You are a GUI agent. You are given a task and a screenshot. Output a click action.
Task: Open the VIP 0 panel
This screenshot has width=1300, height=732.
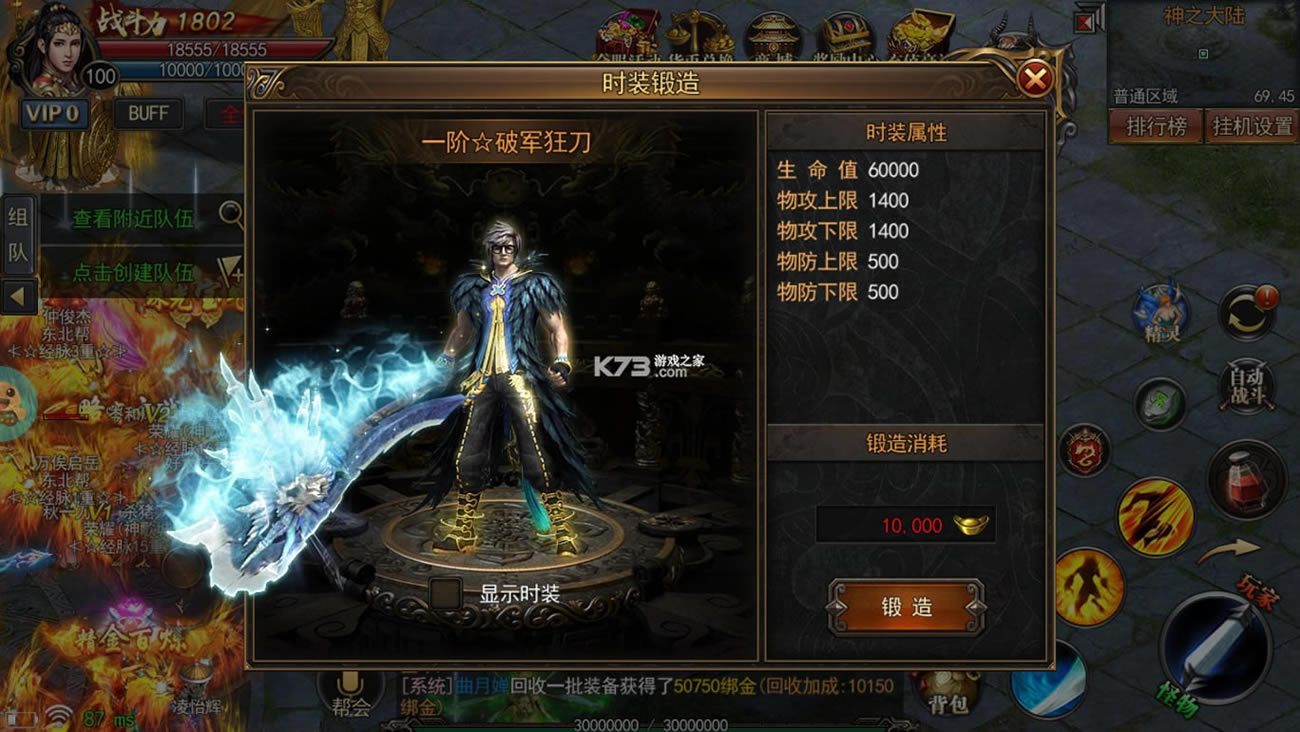tap(53, 113)
